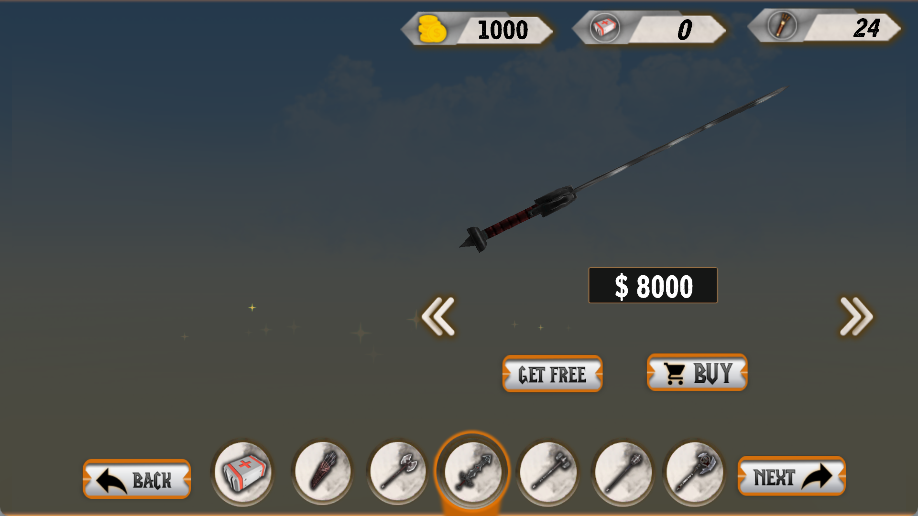Screen dimensions: 918x516
Task: Choose the round-headed mace icon
Action: [x=621, y=472]
